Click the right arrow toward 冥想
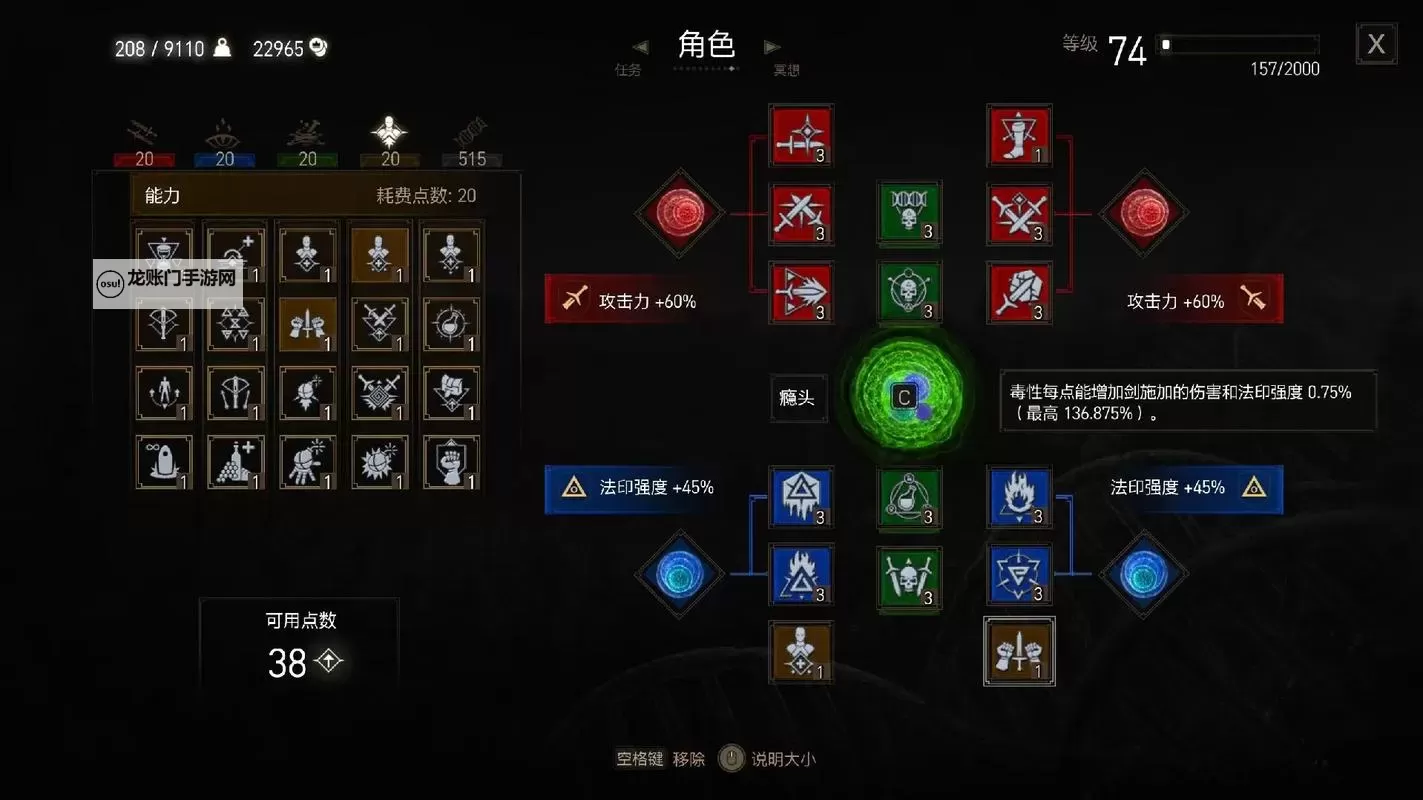 coord(771,47)
